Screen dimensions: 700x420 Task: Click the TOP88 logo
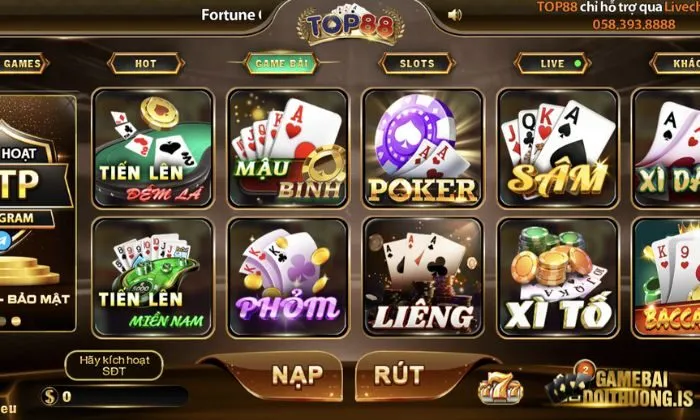pyautogui.click(x=350, y=25)
